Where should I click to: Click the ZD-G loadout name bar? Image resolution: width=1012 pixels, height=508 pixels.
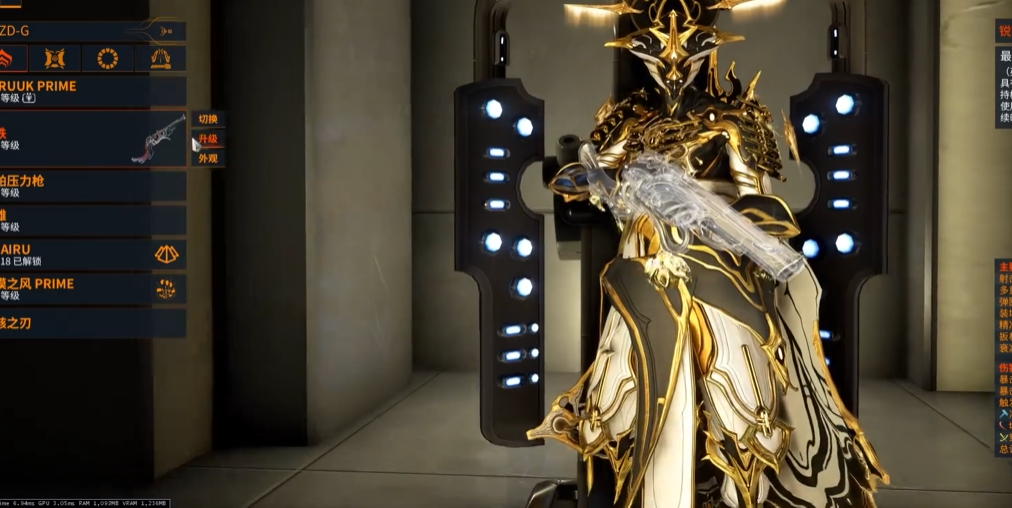[90, 31]
